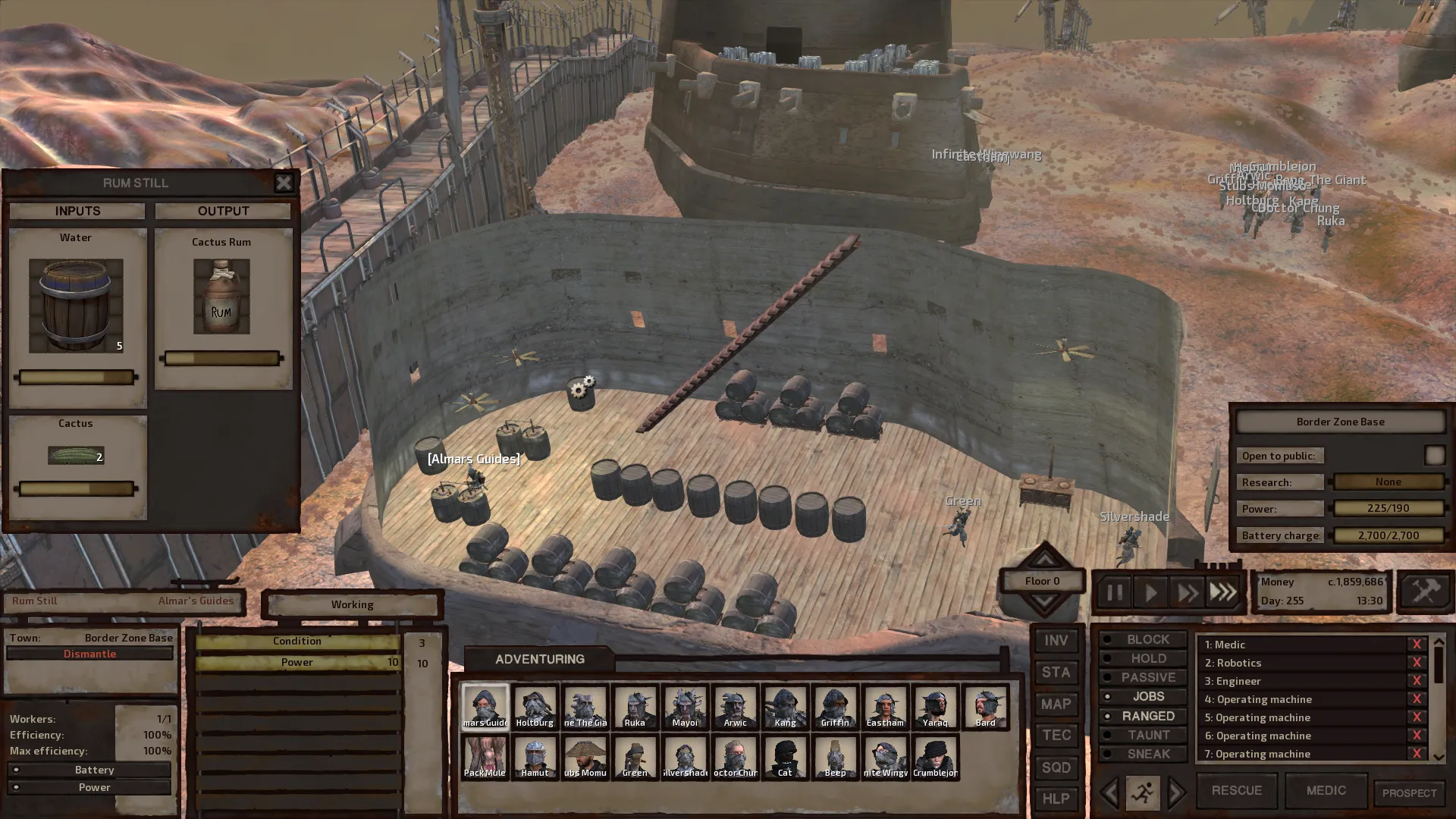
Task: Open the INV inventory panel
Action: (x=1056, y=641)
